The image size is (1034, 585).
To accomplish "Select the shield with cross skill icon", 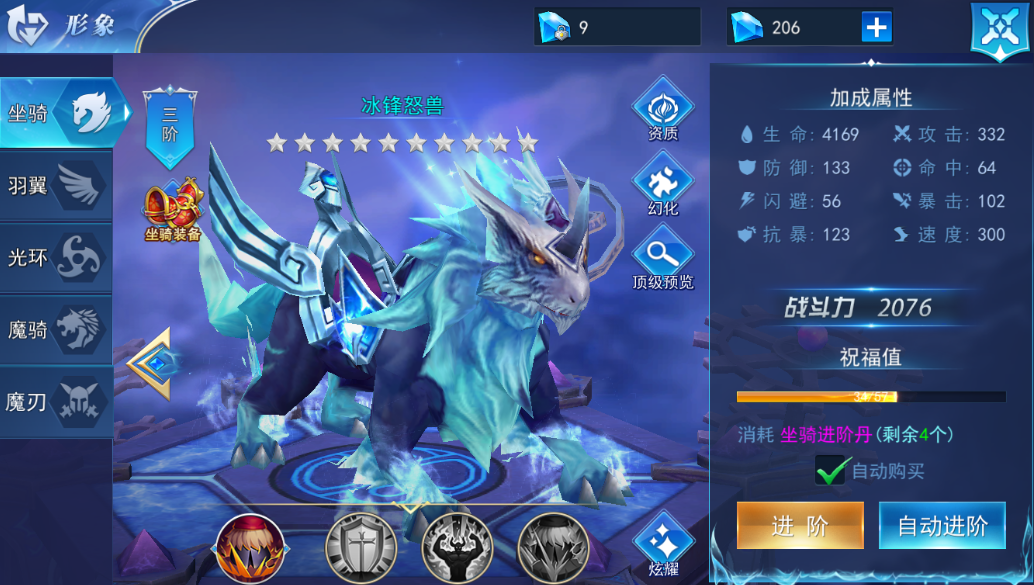I will [x=360, y=548].
